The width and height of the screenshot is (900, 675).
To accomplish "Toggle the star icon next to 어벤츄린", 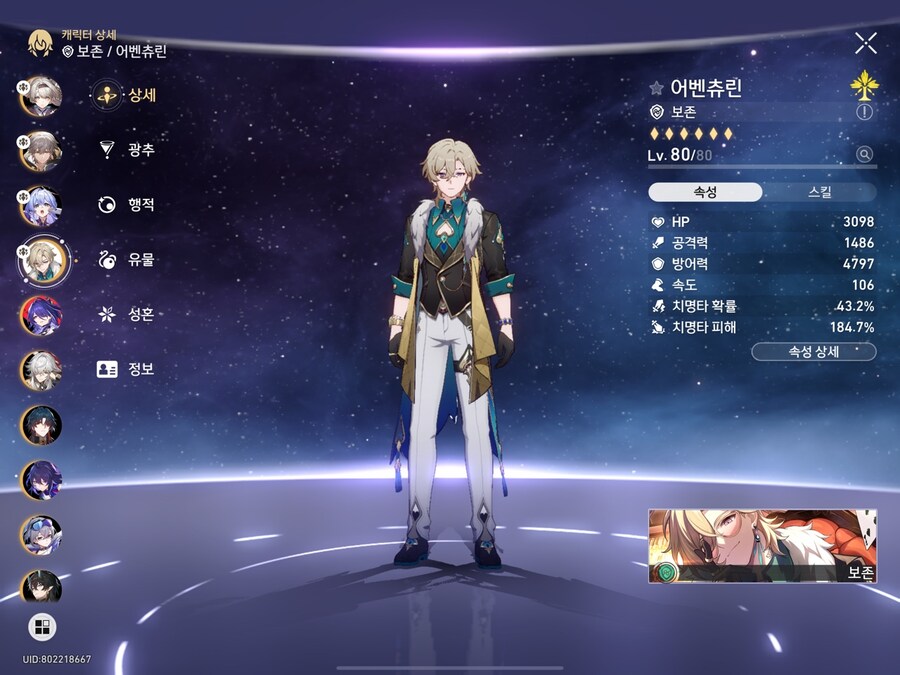I will point(656,88).
